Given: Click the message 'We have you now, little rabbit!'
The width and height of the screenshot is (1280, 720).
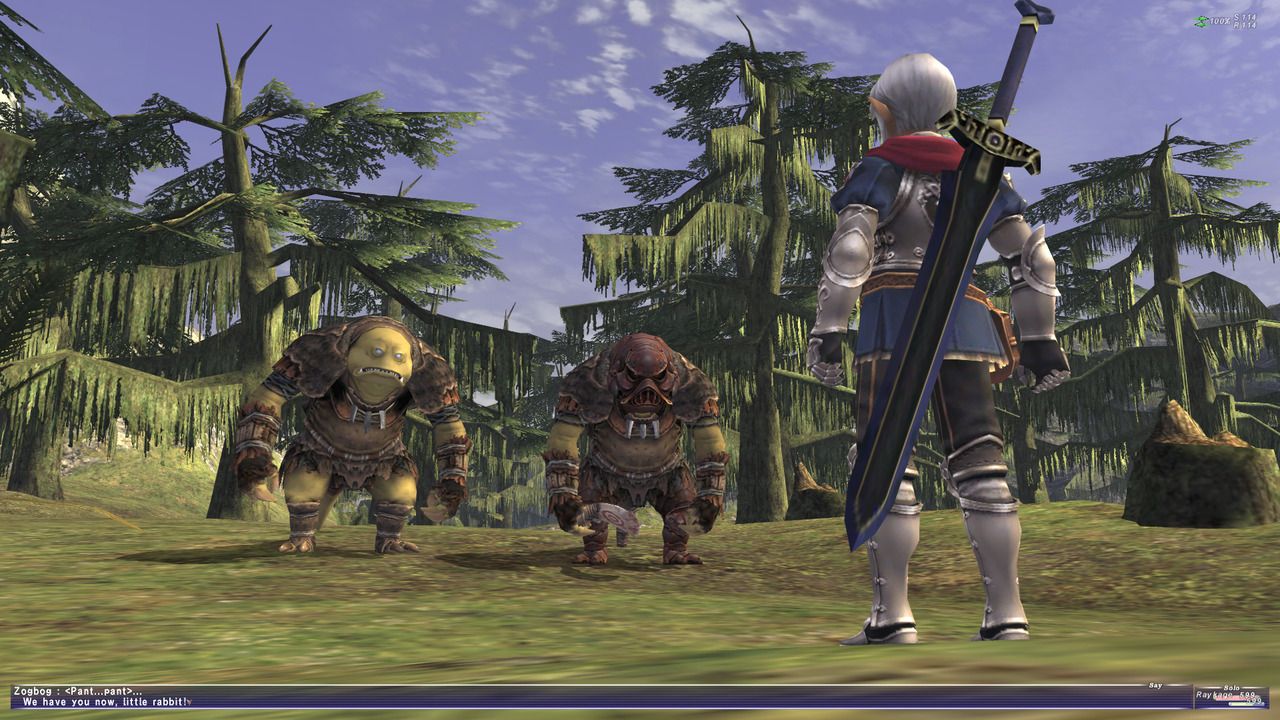Looking at the screenshot, I should [105, 702].
